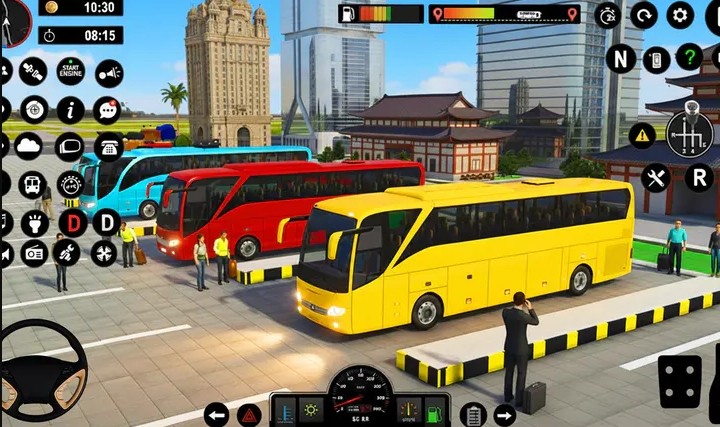This screenshot has height=427, width=720.
Task: Click the circular arrow reset button
Action: pos(643,15)
